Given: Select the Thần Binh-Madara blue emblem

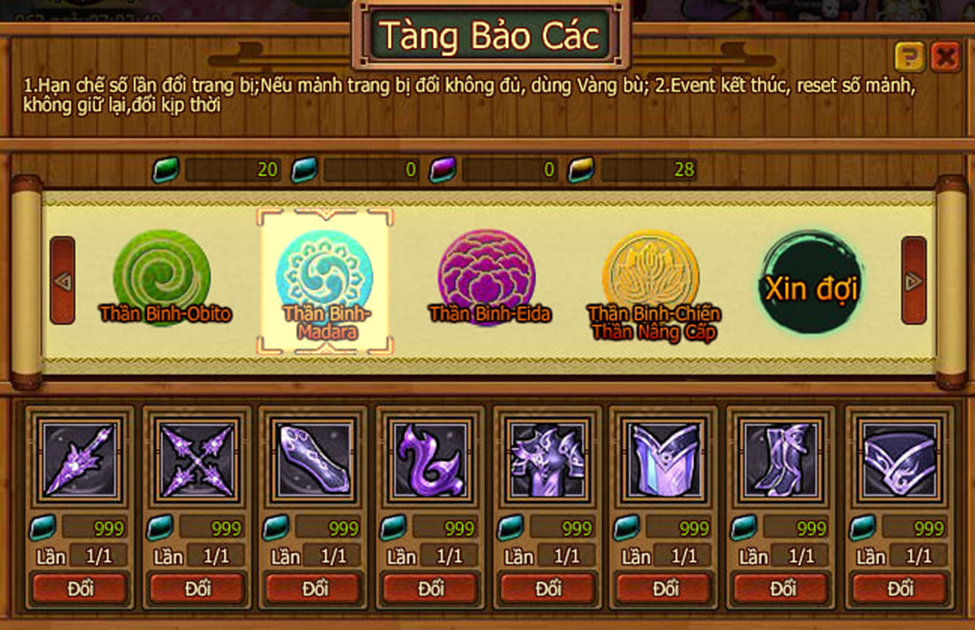Looking at the screenshot, I should (324, 276).
